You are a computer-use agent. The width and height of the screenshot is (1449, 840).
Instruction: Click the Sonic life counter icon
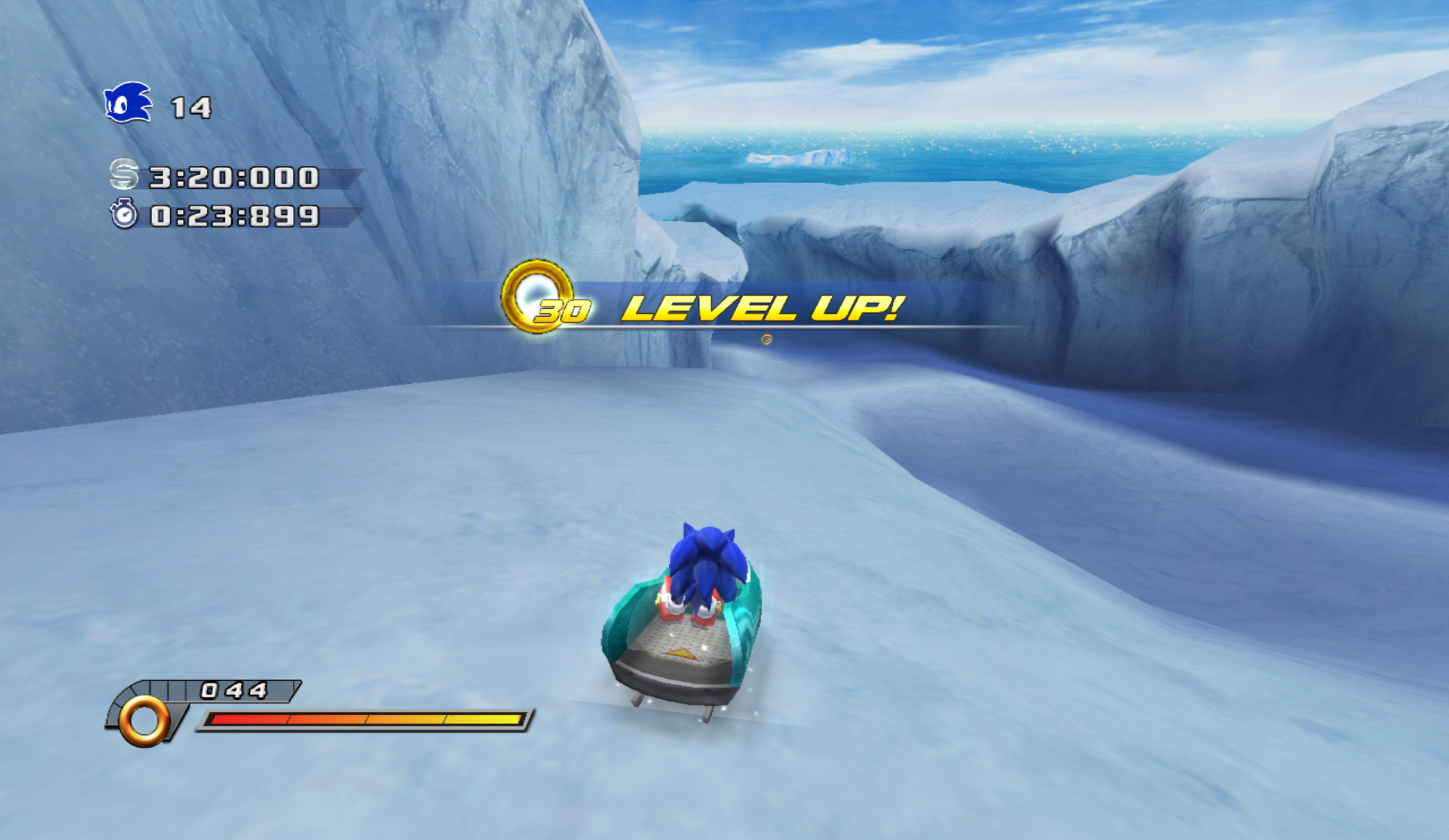(128, 103)
